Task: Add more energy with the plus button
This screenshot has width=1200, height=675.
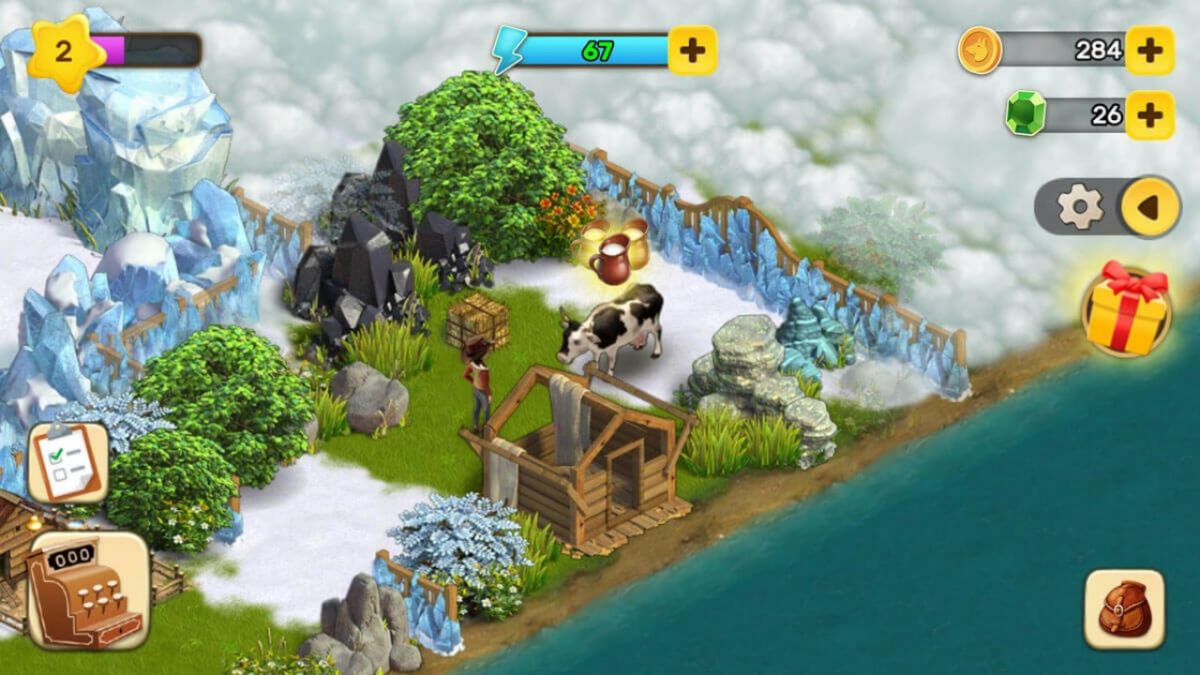Action: [692, 51]
